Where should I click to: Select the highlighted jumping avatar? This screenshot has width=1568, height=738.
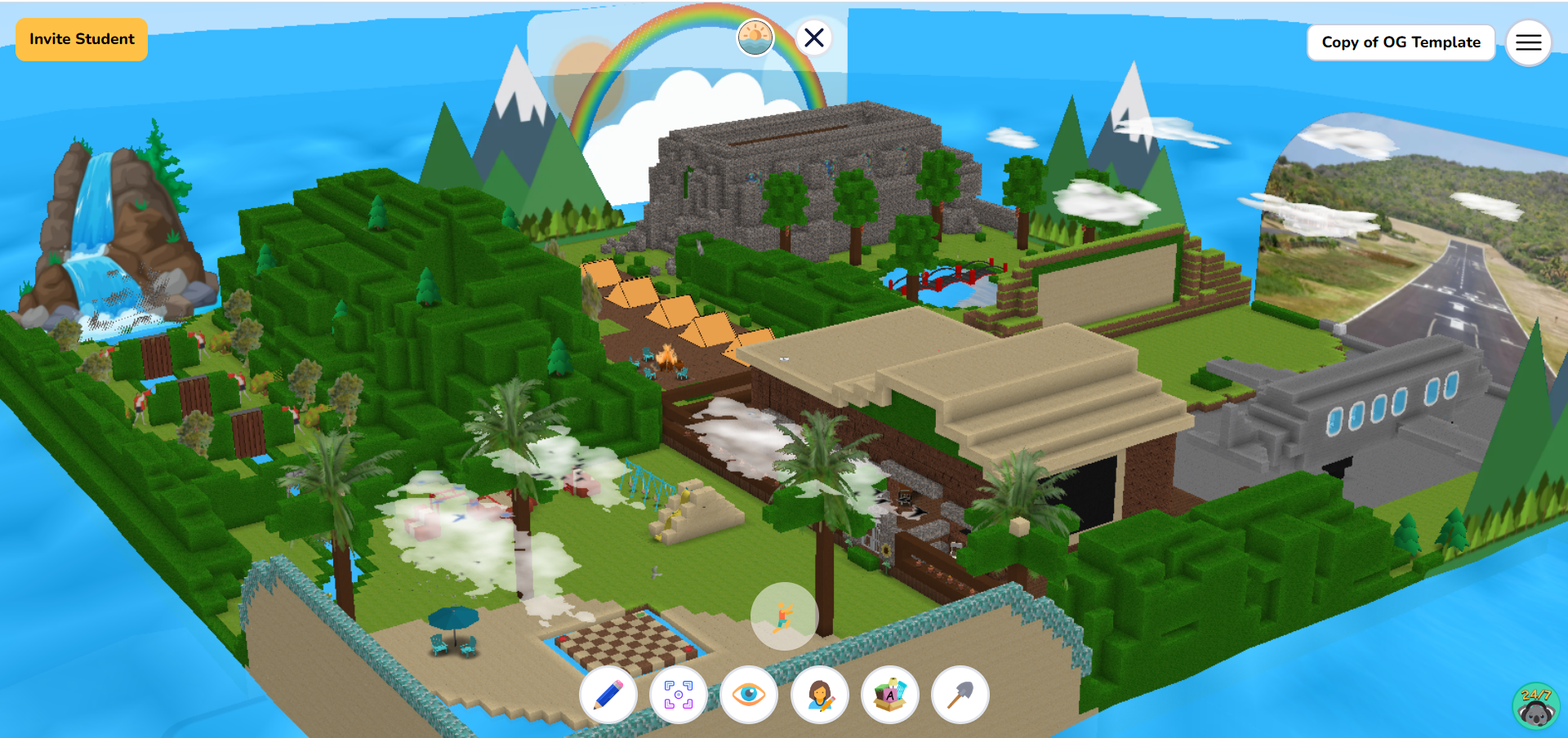pos(784,618)
